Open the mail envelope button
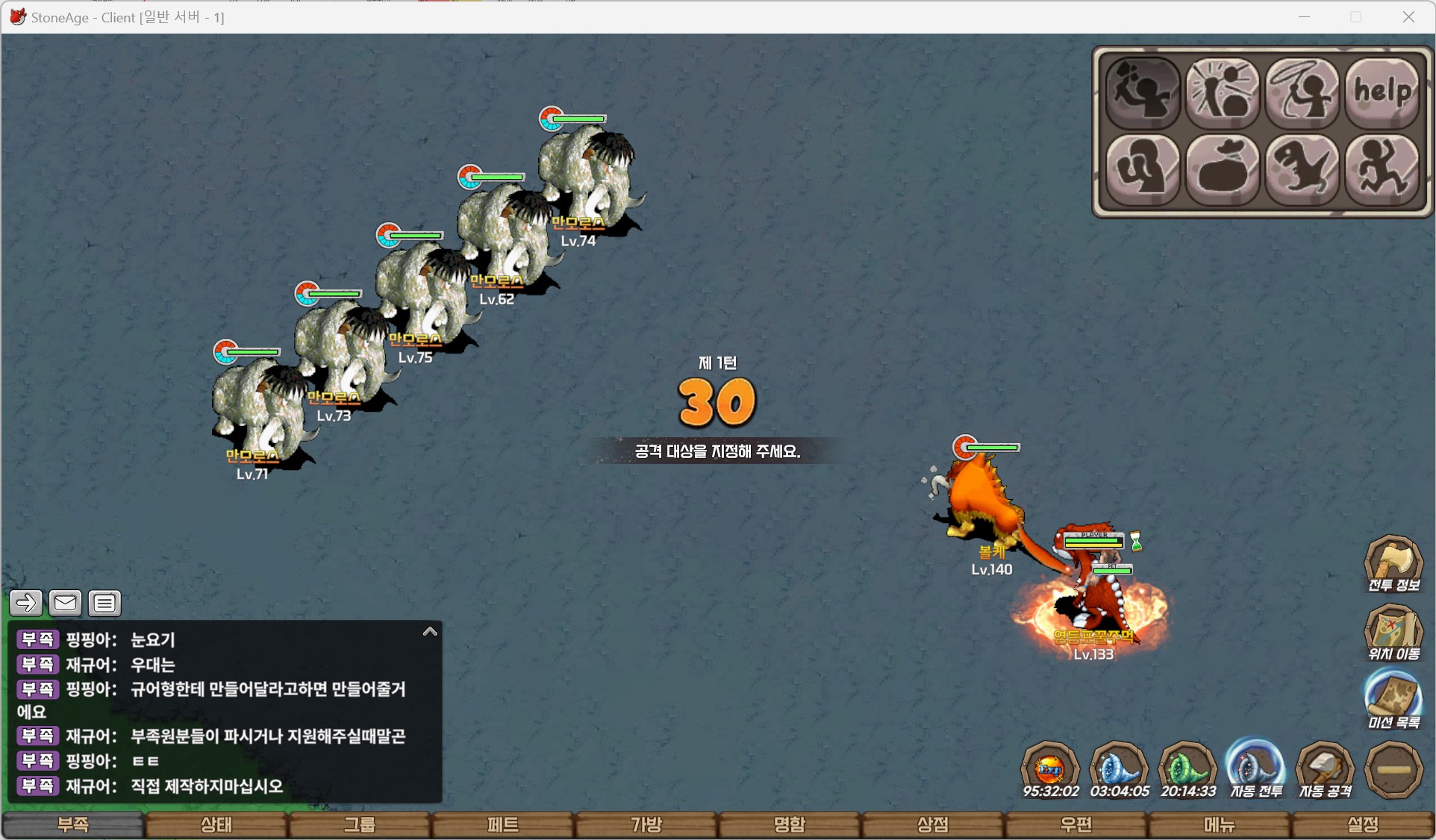The image size is (1436, 840). click(x=65, y=603)
